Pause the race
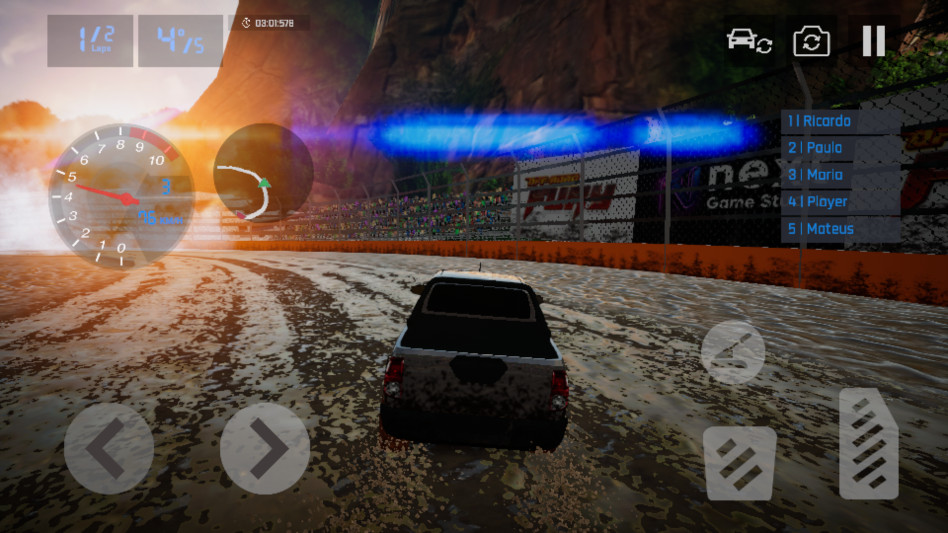Viewport: 948px width, 533px height. pyautogui.click(x=873, y=41)
